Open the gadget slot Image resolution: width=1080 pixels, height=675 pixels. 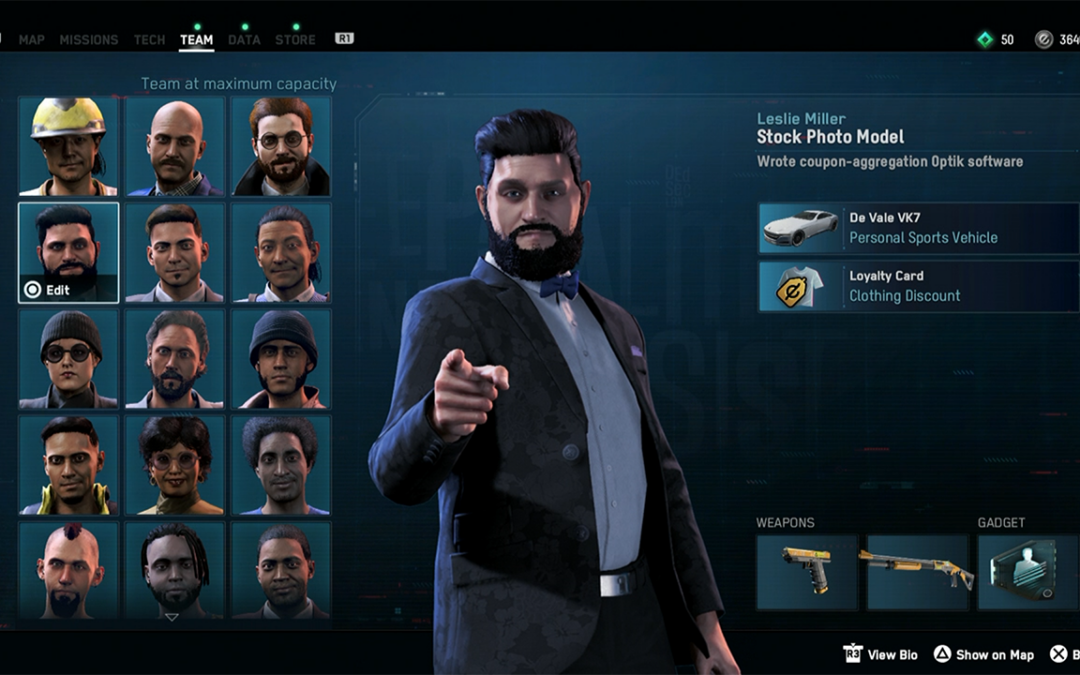[1028, 572]
